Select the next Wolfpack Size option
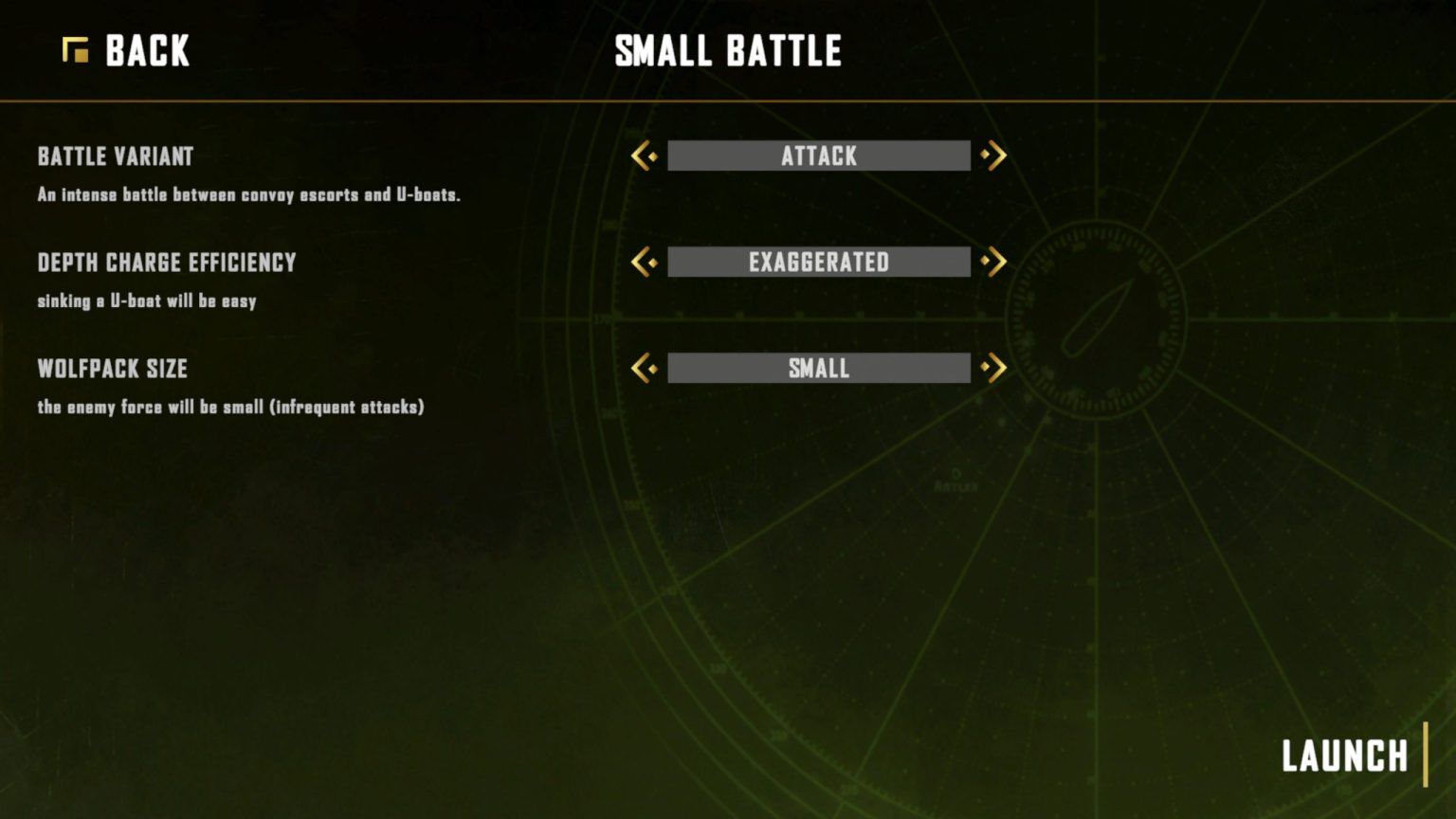 click(993, 368)
